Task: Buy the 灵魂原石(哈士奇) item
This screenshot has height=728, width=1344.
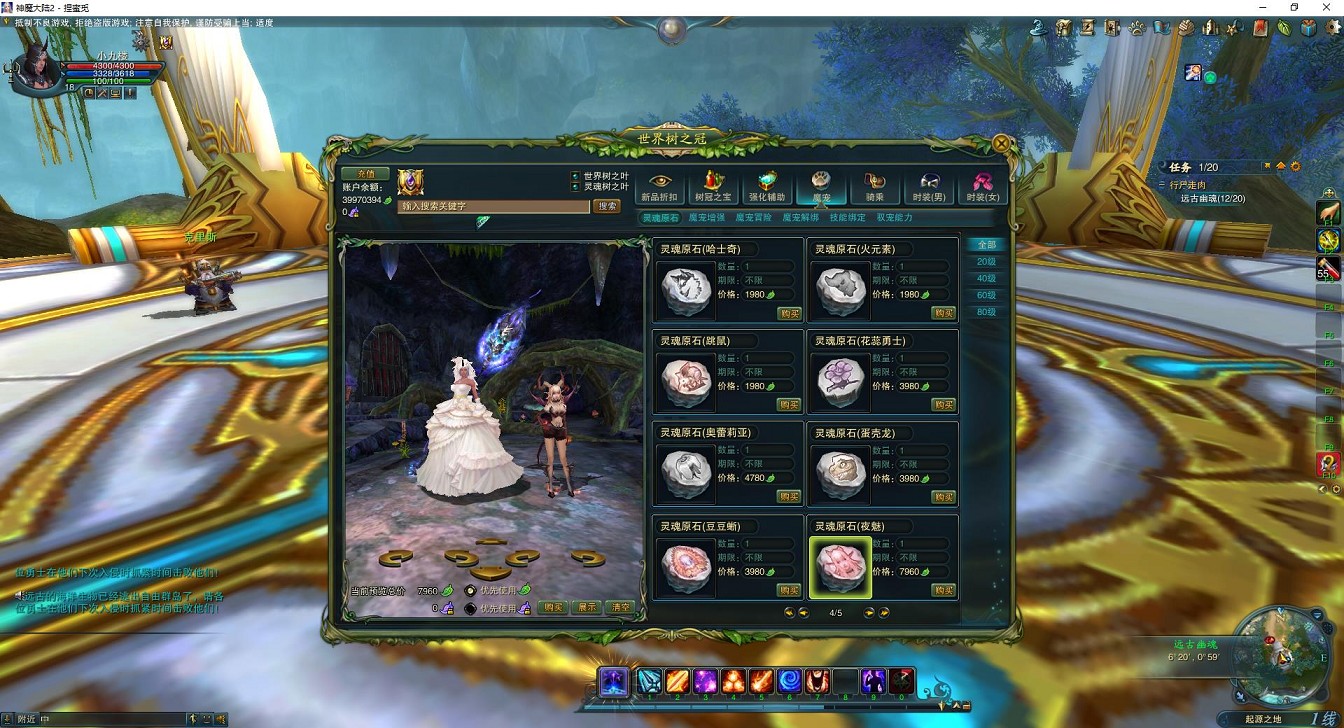Action: 789,313
